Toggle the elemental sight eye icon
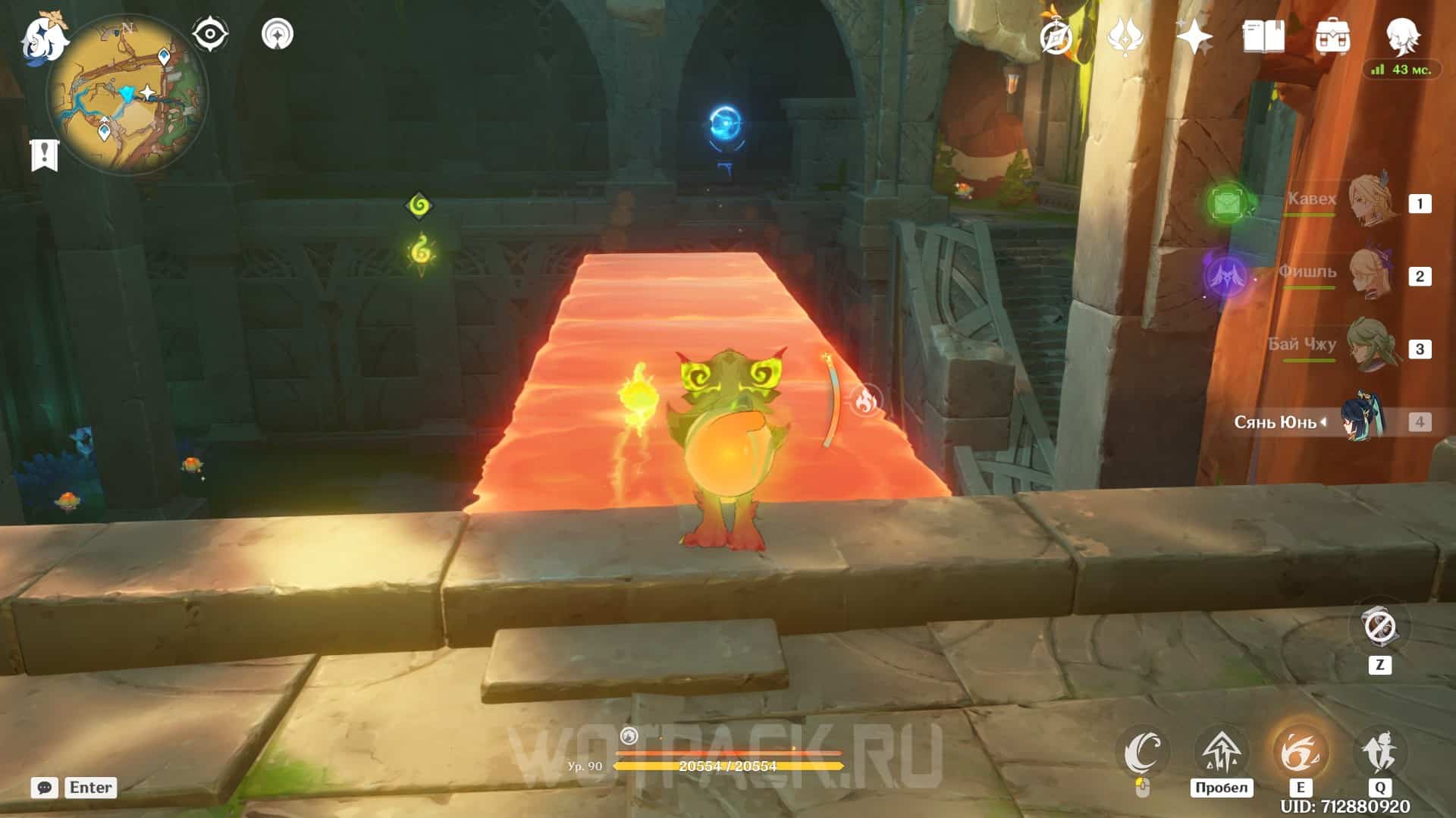The height and width of the screenshot is (818, 1456). click(210, 35)
